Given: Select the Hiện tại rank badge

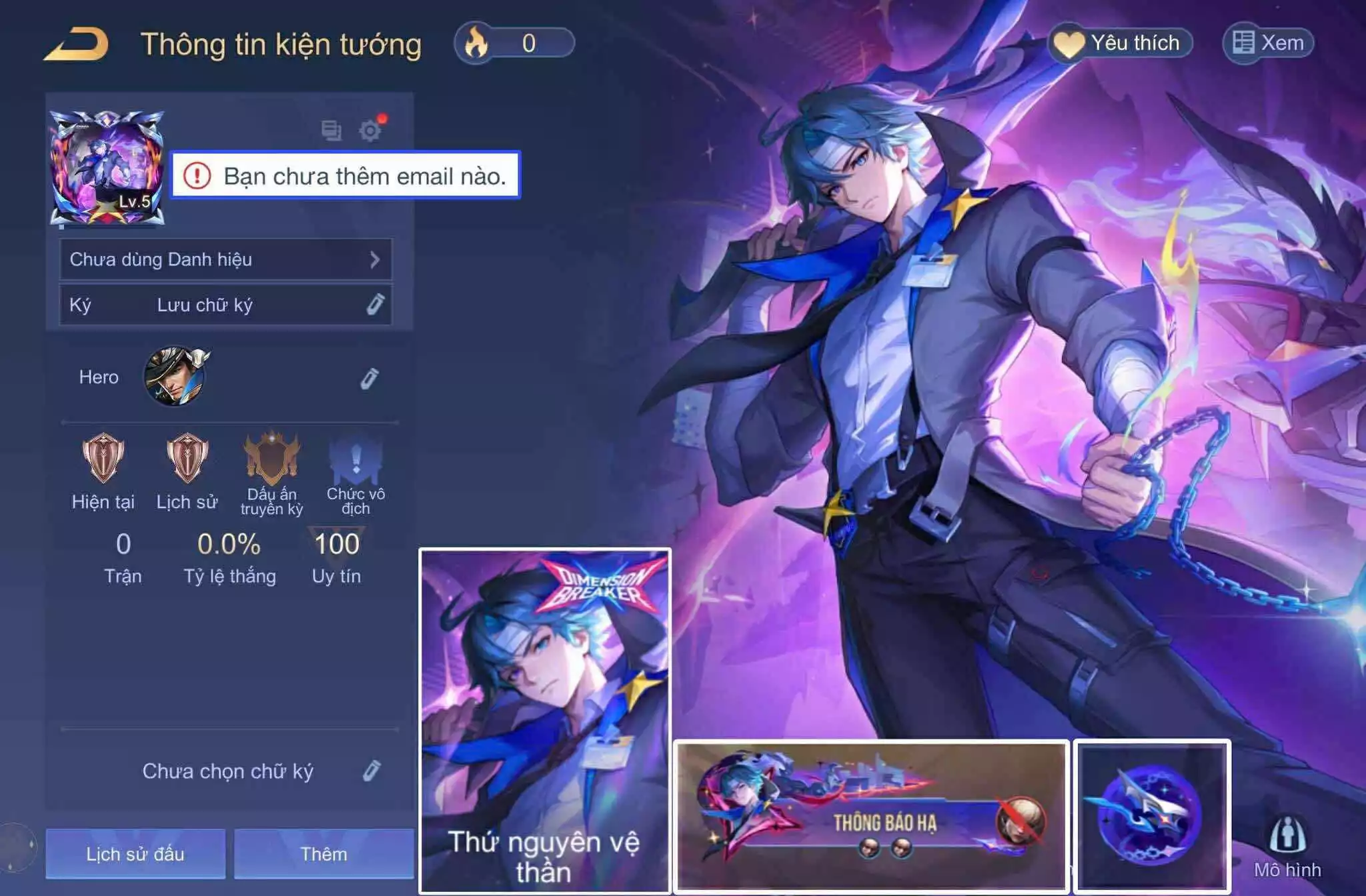Looking at the screenshot, I should [x=103, y=459].
